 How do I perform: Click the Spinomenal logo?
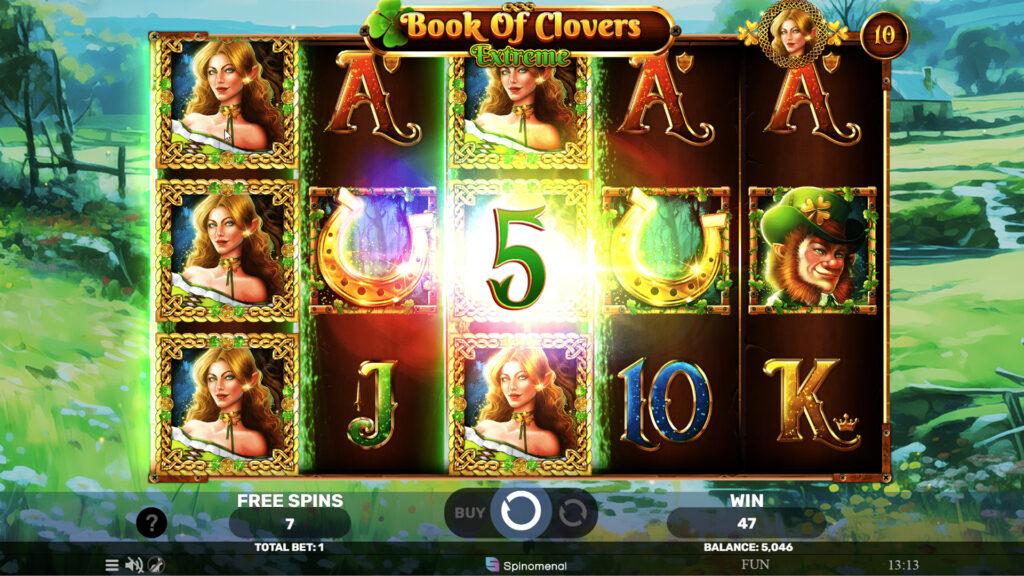pos(526,565)
